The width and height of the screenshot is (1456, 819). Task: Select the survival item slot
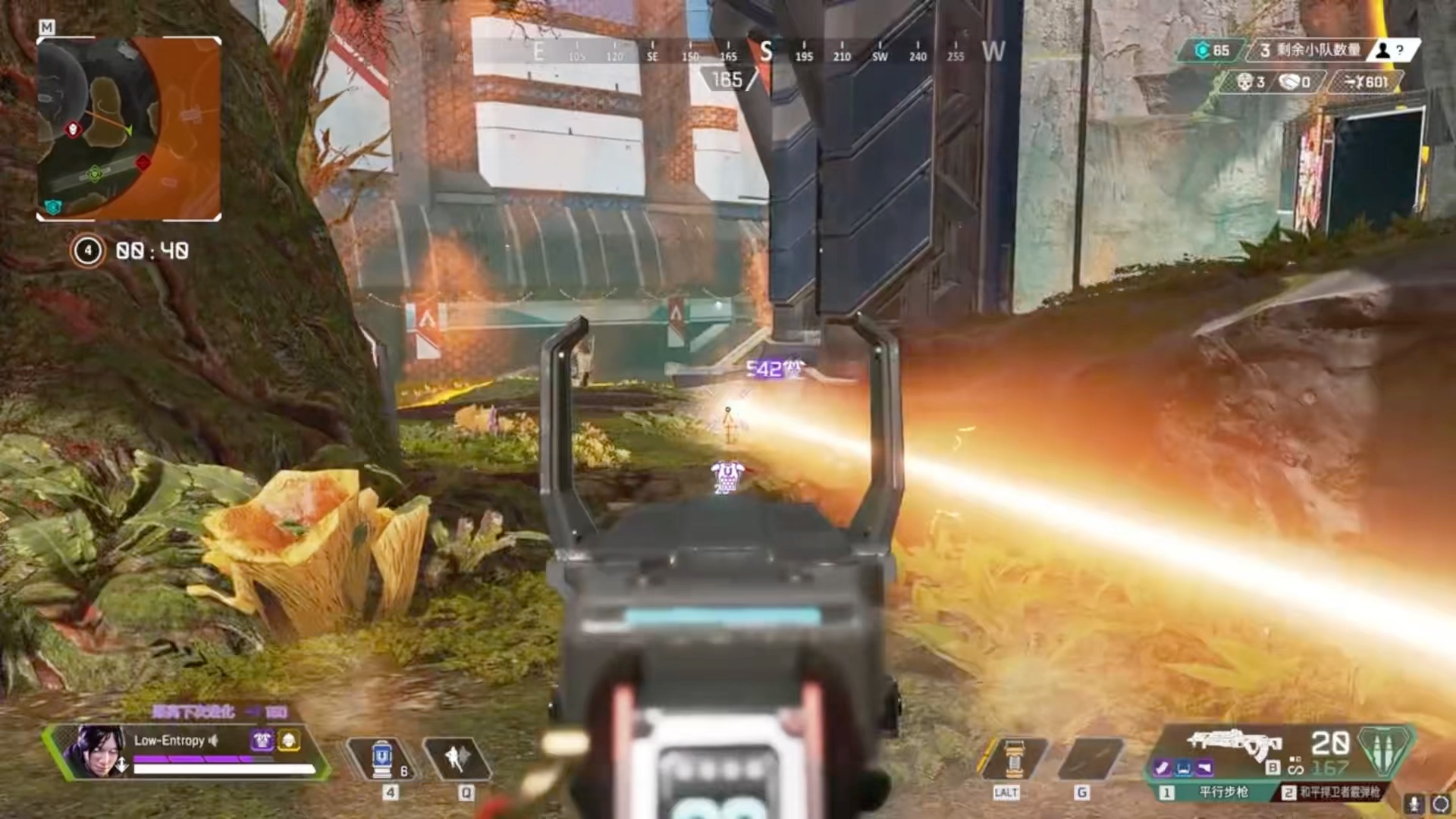pos(1013,758)
